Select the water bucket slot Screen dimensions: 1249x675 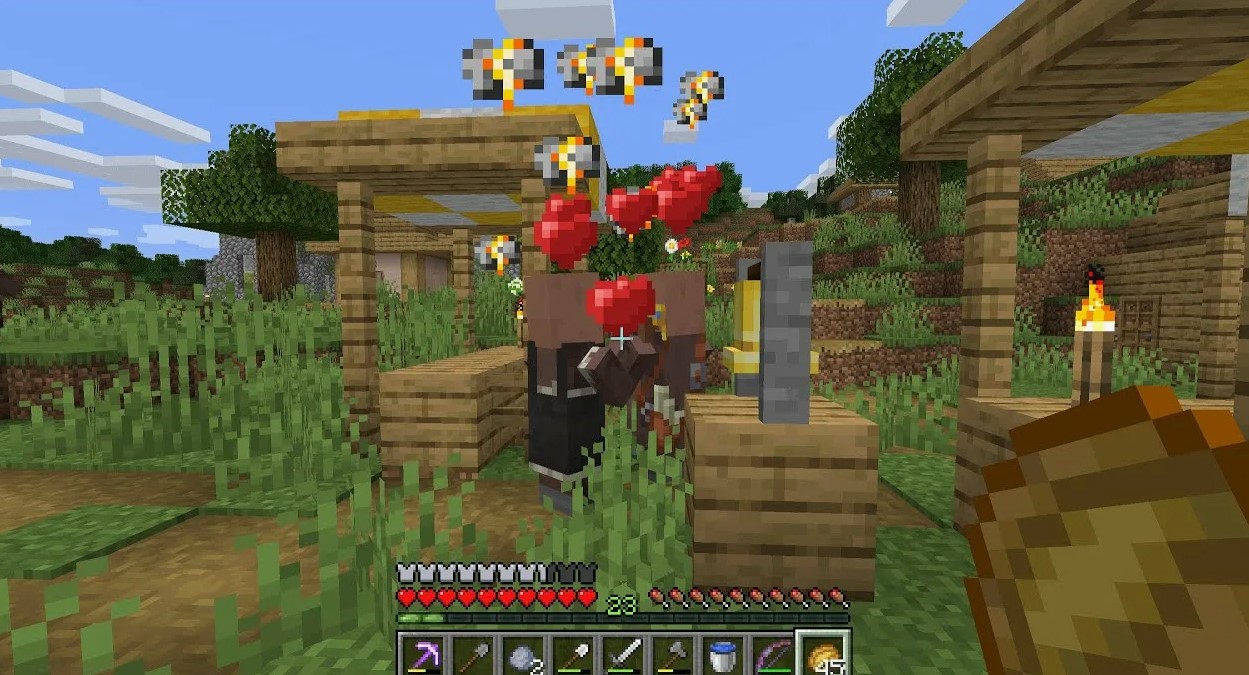(x=722, y=656)
